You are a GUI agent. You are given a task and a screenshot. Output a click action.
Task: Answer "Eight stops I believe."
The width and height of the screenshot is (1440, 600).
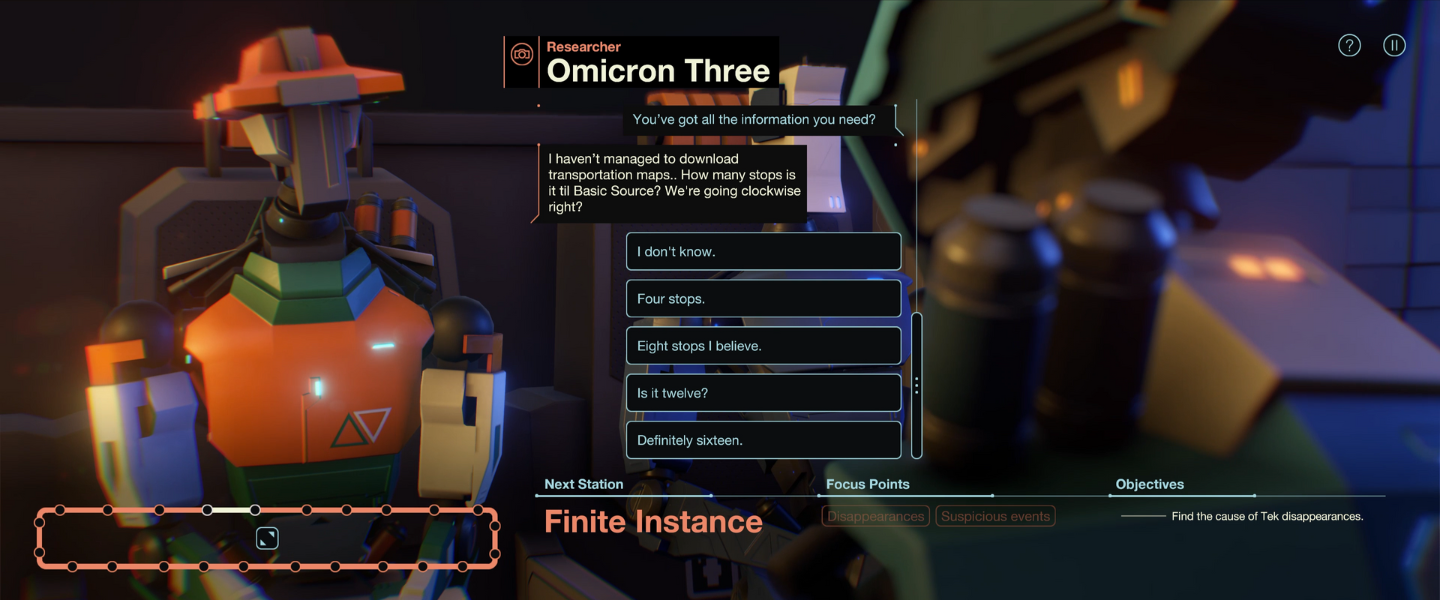pyautogui.click(x=763, y=346)
